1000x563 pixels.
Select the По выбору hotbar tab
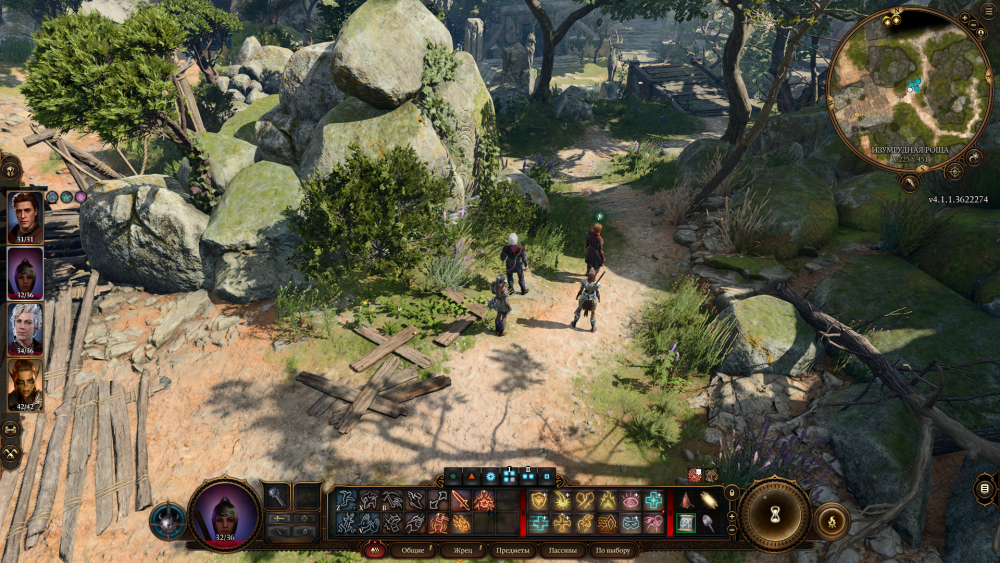tap(613, 550)
